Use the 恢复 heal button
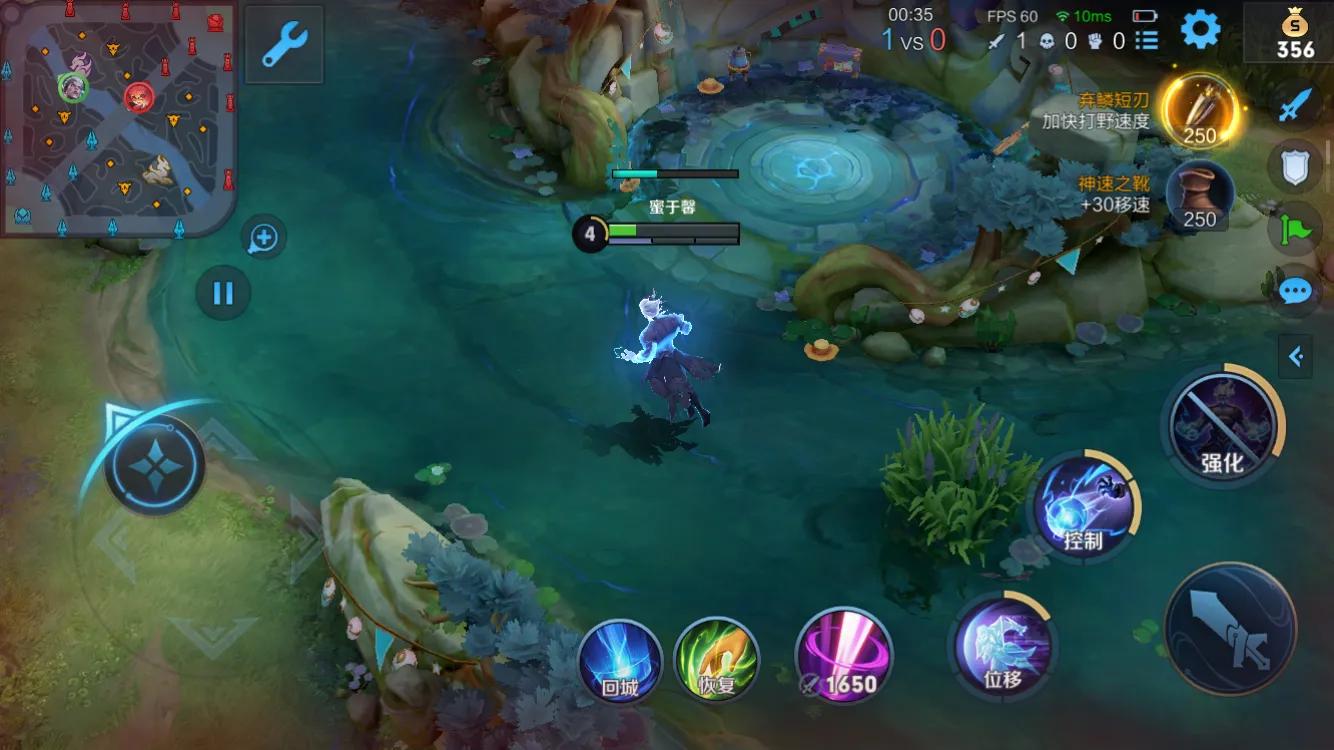The height and width of the screenshot is (750, 1334). (x=716, y=659)
